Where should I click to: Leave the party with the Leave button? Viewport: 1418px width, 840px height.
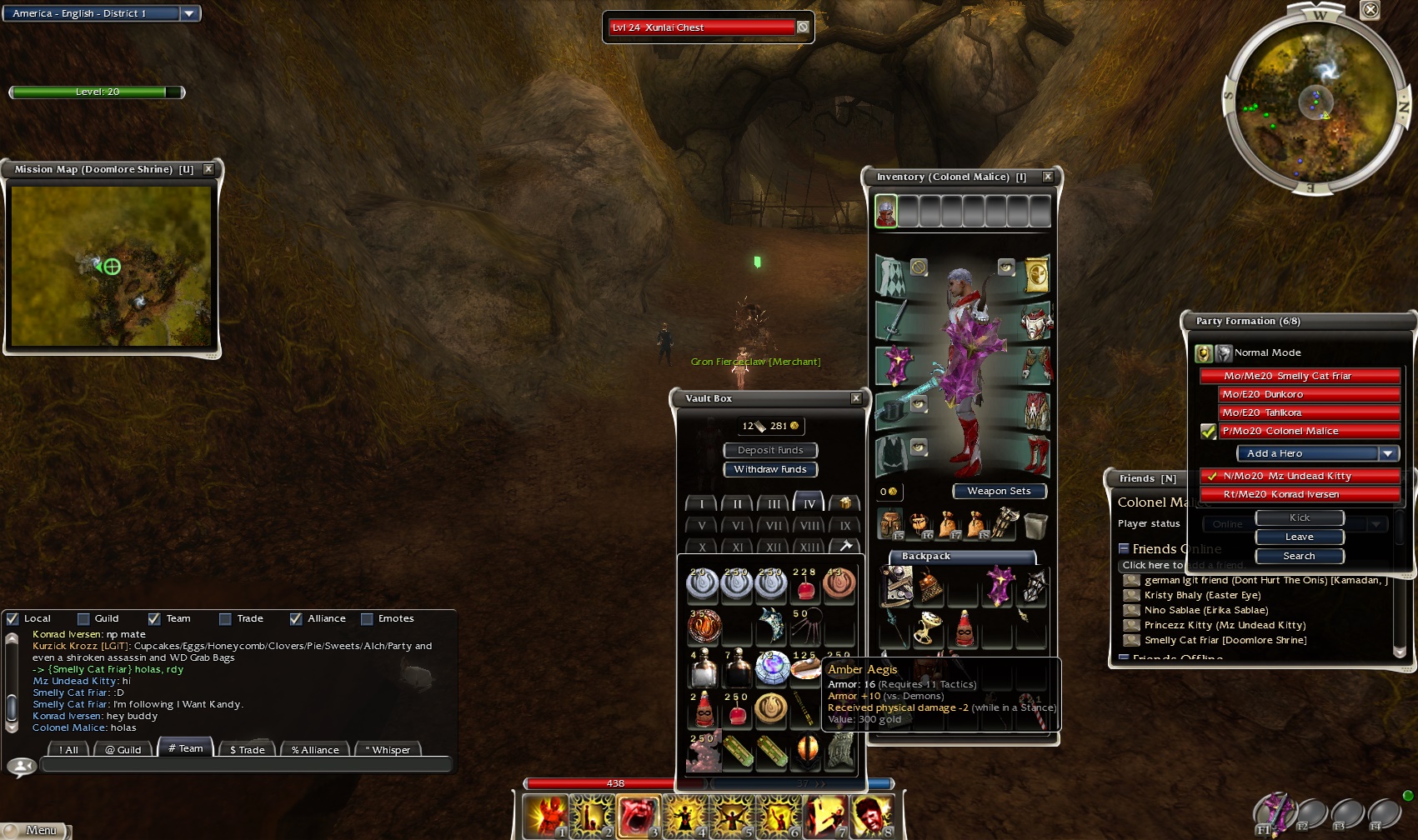[1299, 537]
